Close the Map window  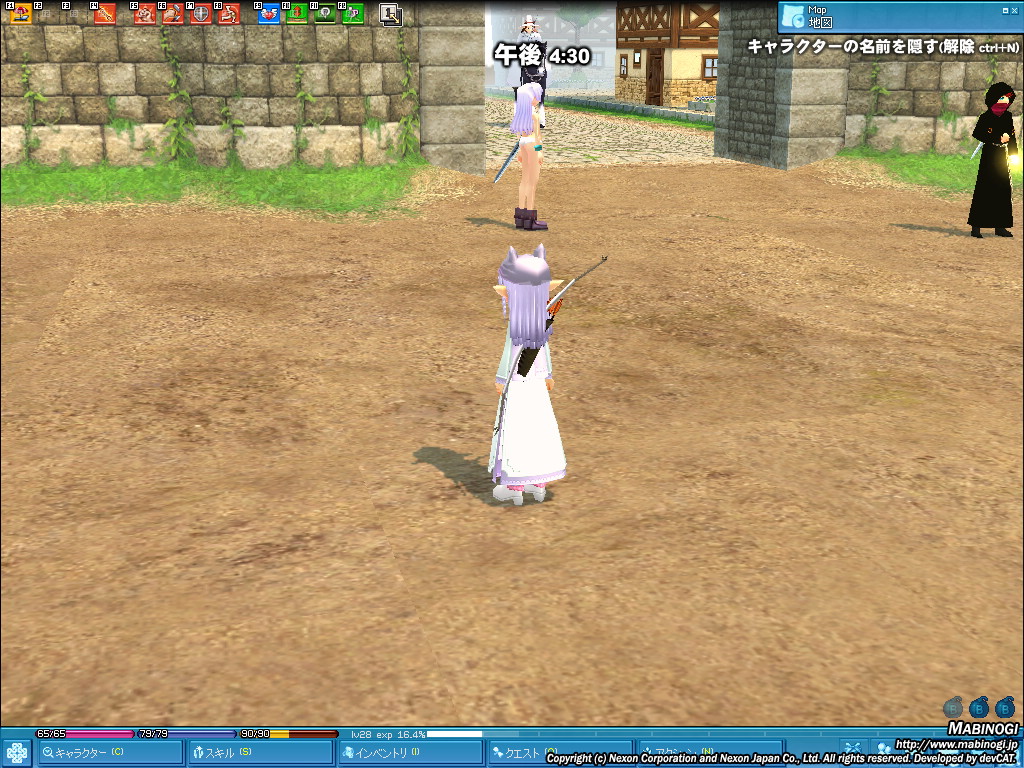(x=1015, y=10)
